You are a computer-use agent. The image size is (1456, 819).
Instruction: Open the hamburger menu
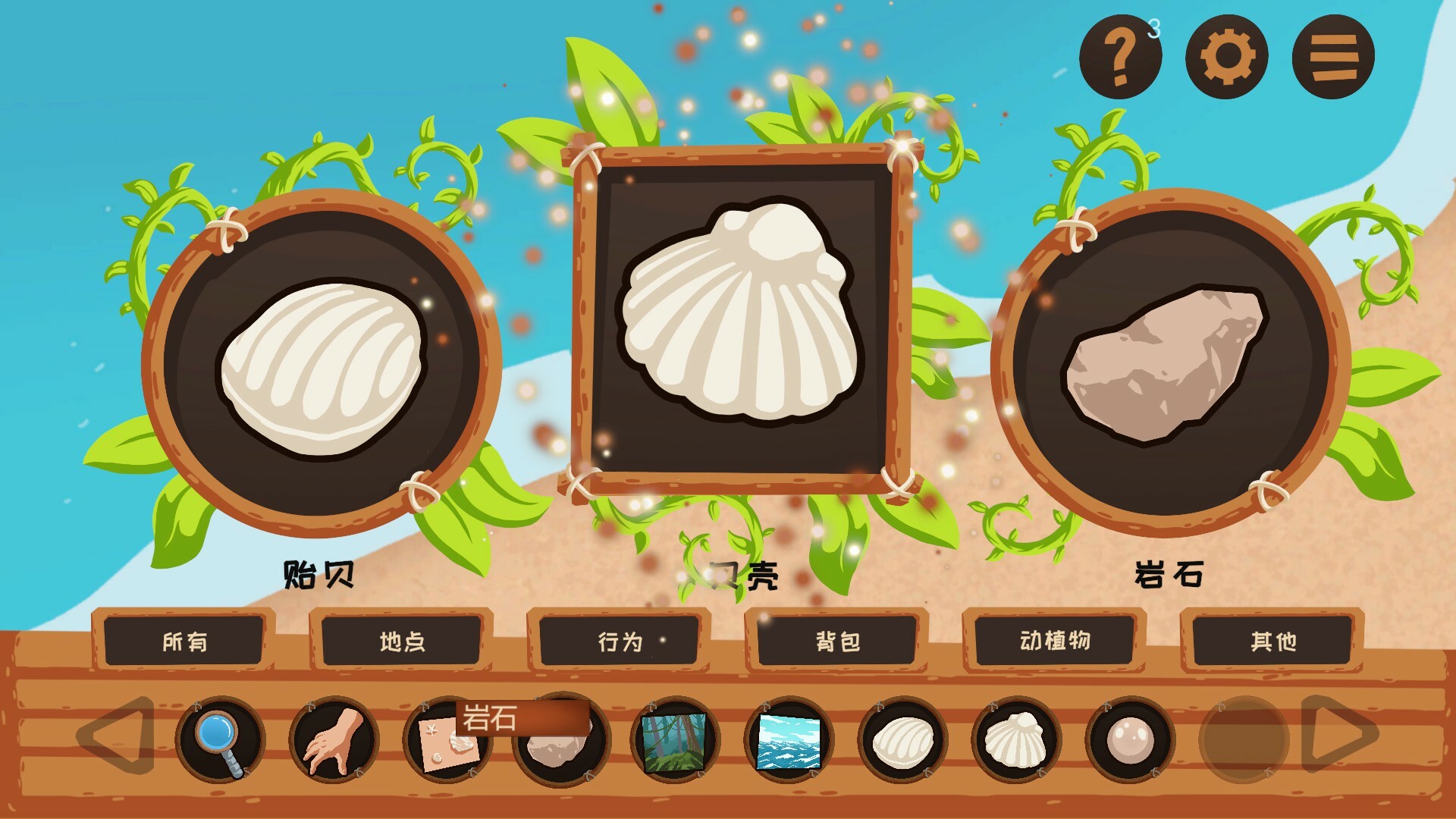click(x=1336, y=56)
